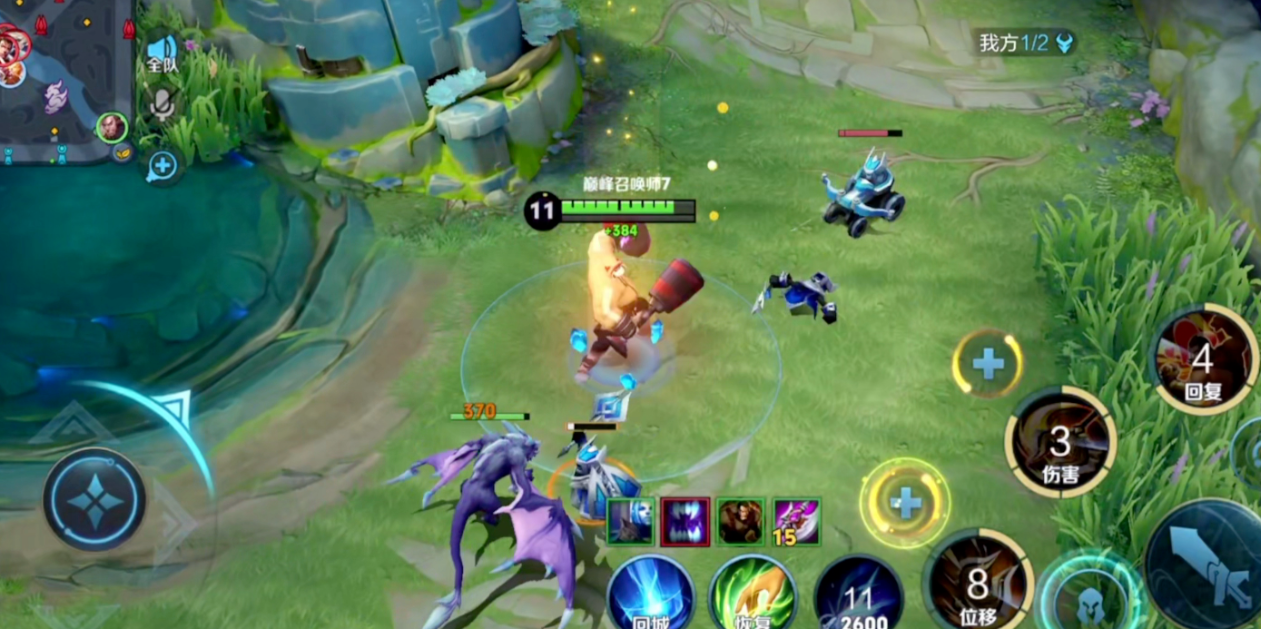Cast the 伤害 damage skill

tap(1060, 441)
